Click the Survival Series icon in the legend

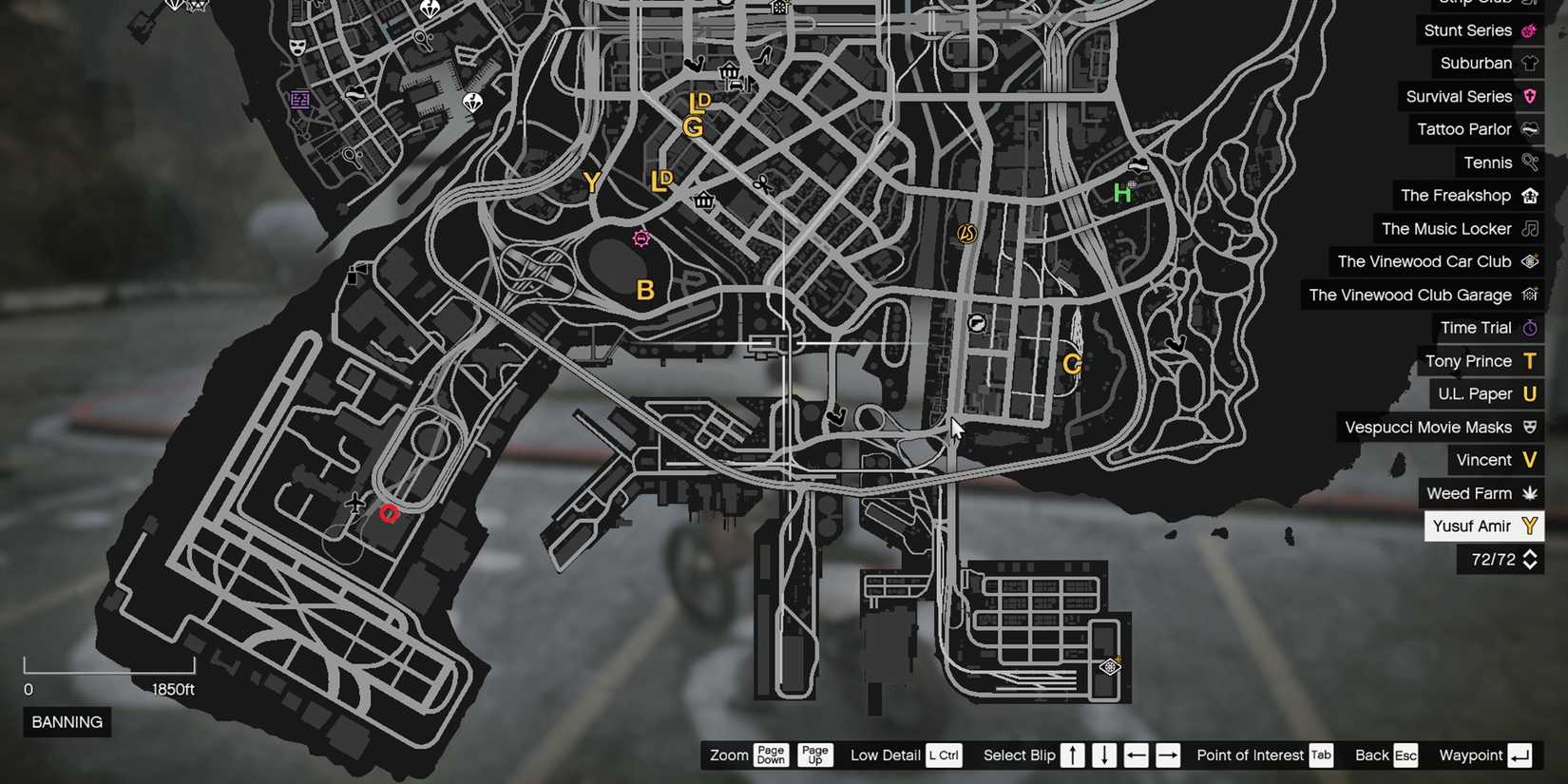[x=1530, y=96]
